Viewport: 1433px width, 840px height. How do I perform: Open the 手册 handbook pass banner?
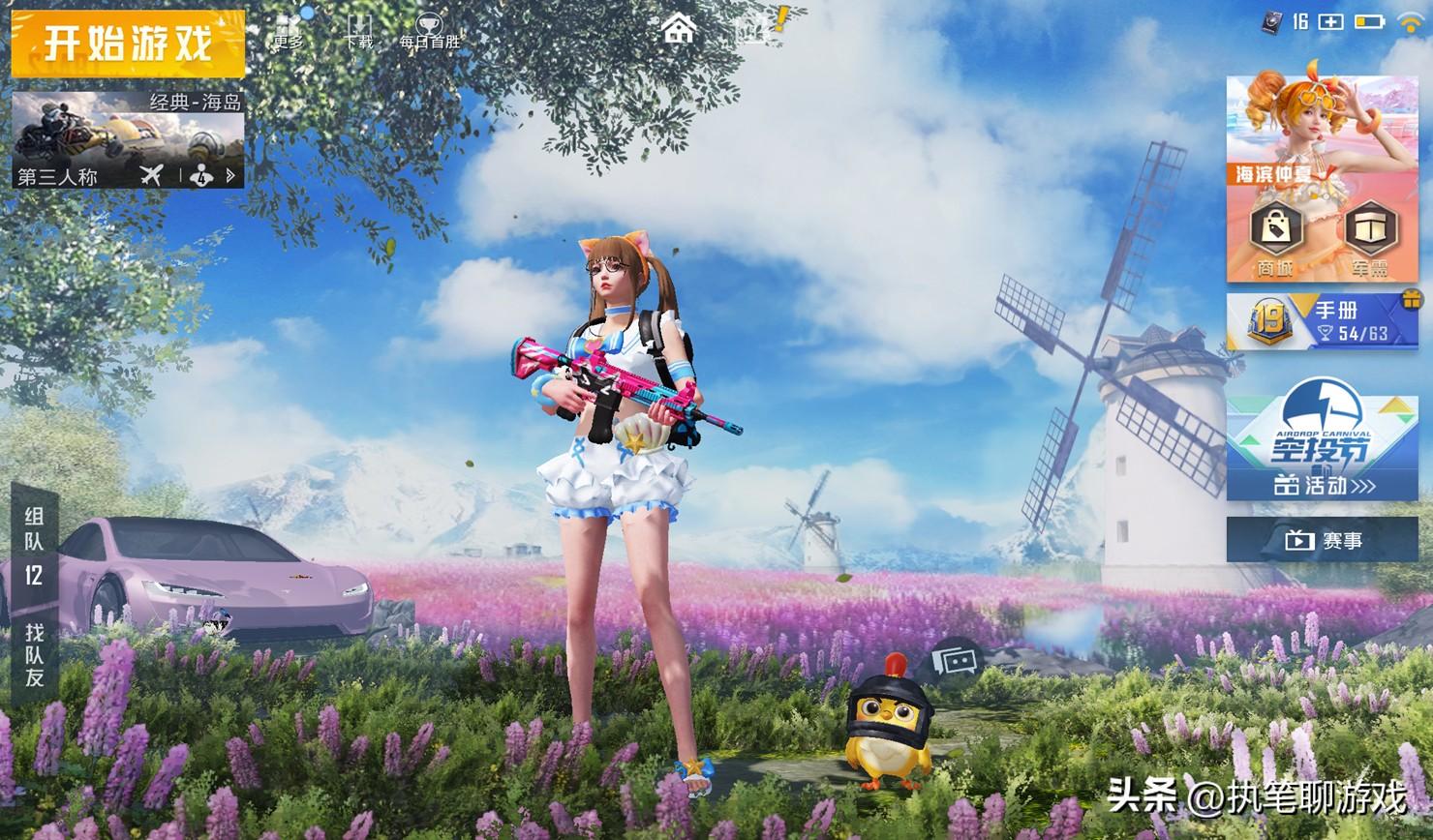[1322, 321]
